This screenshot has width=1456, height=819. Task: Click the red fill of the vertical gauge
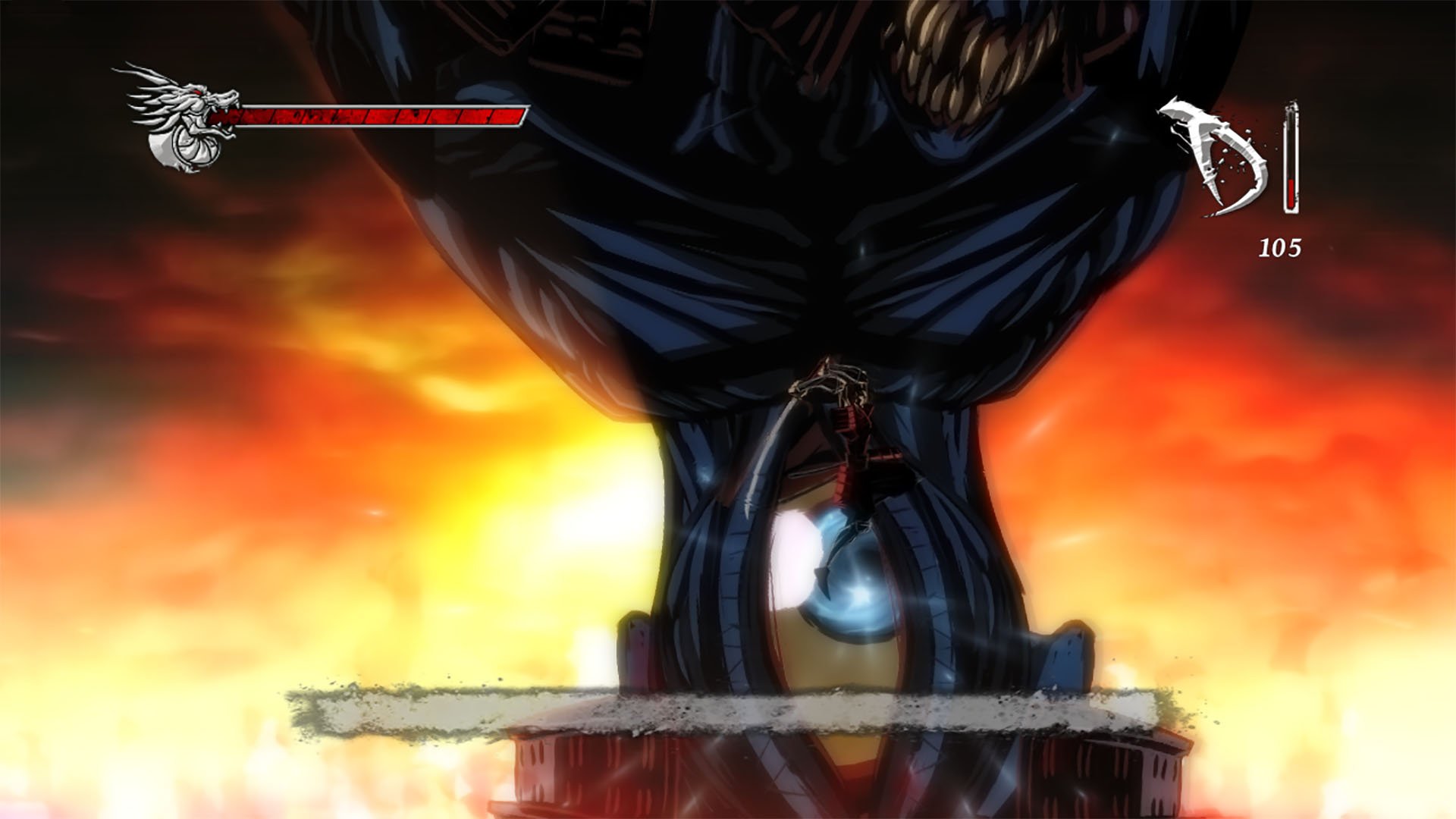click(x=1291, y=192)
